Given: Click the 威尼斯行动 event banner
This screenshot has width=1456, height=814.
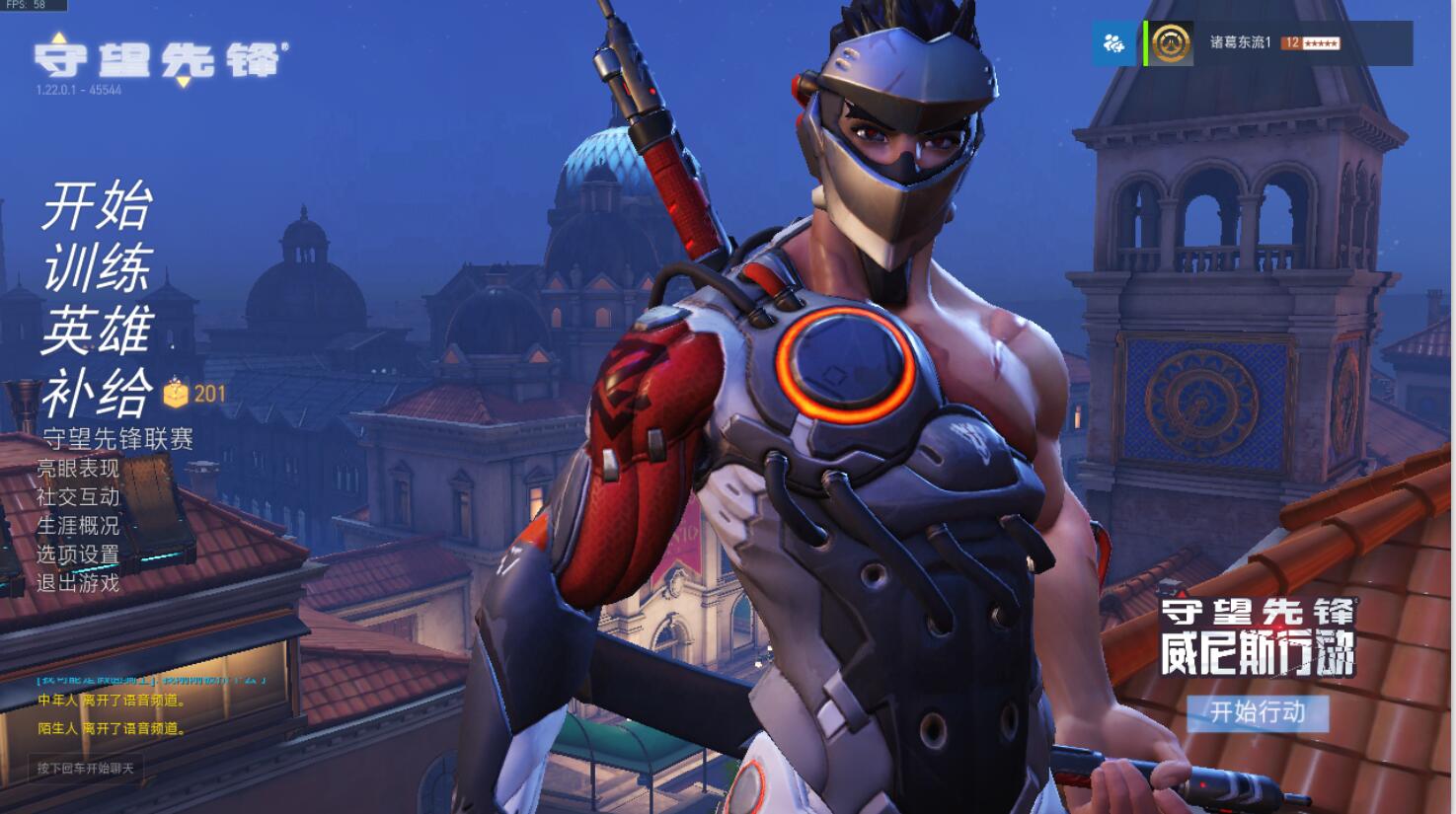Looking at the screenshot, I should pos(1257,637).
